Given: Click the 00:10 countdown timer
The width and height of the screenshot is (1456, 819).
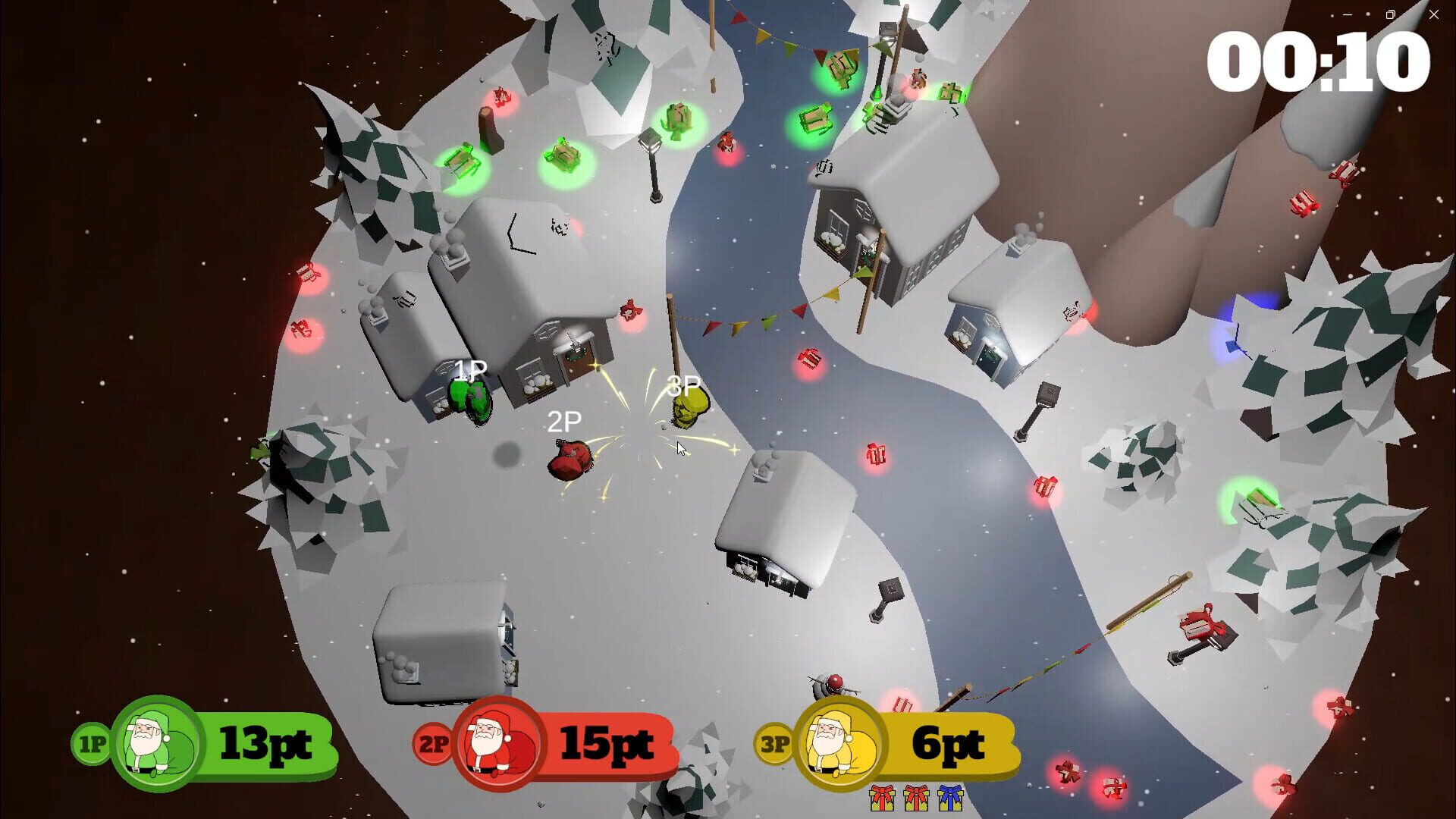Looking at the screenshot, I should [1320, 61].
